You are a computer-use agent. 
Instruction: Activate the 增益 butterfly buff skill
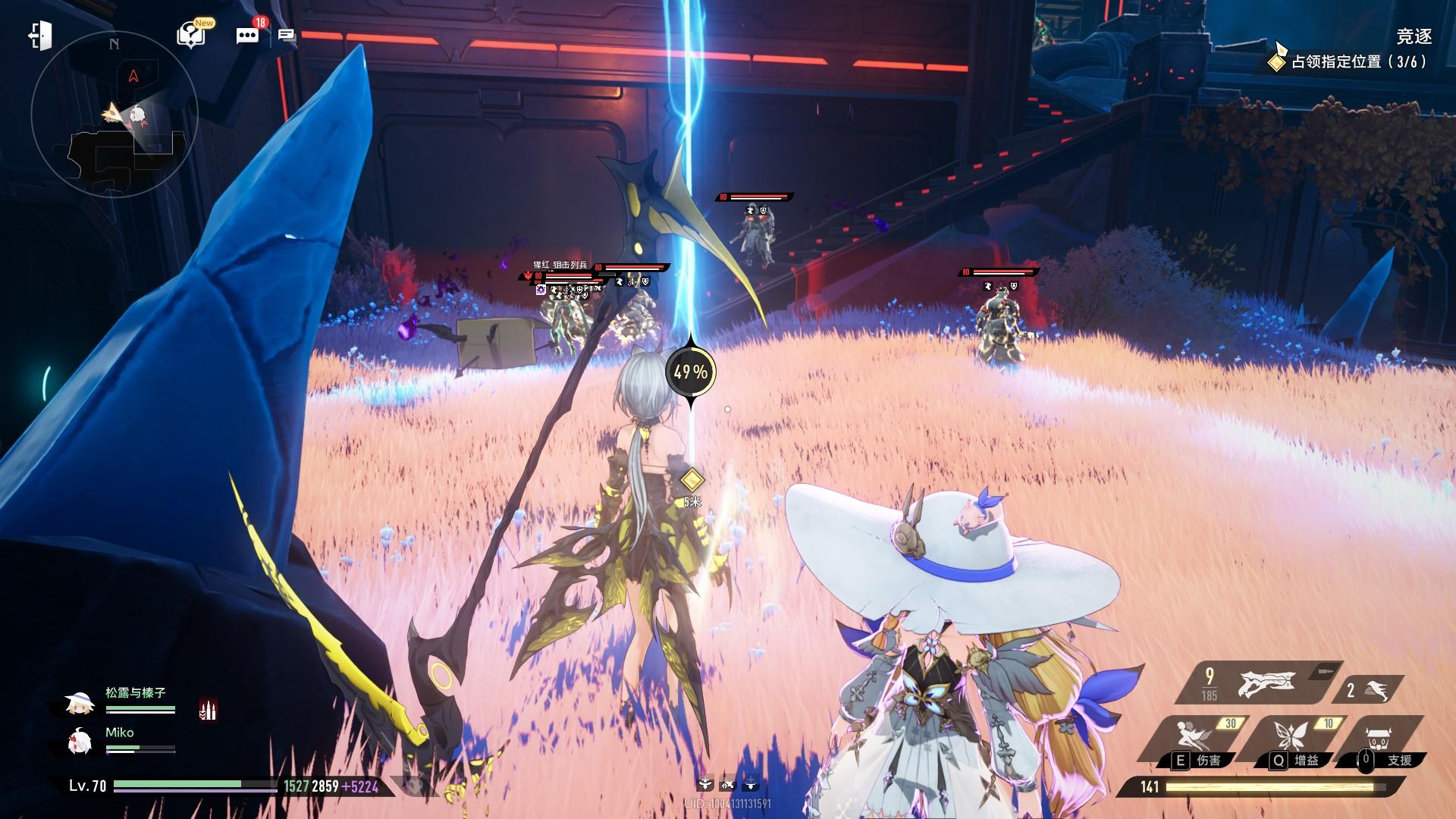click(x=1298, y=741)
